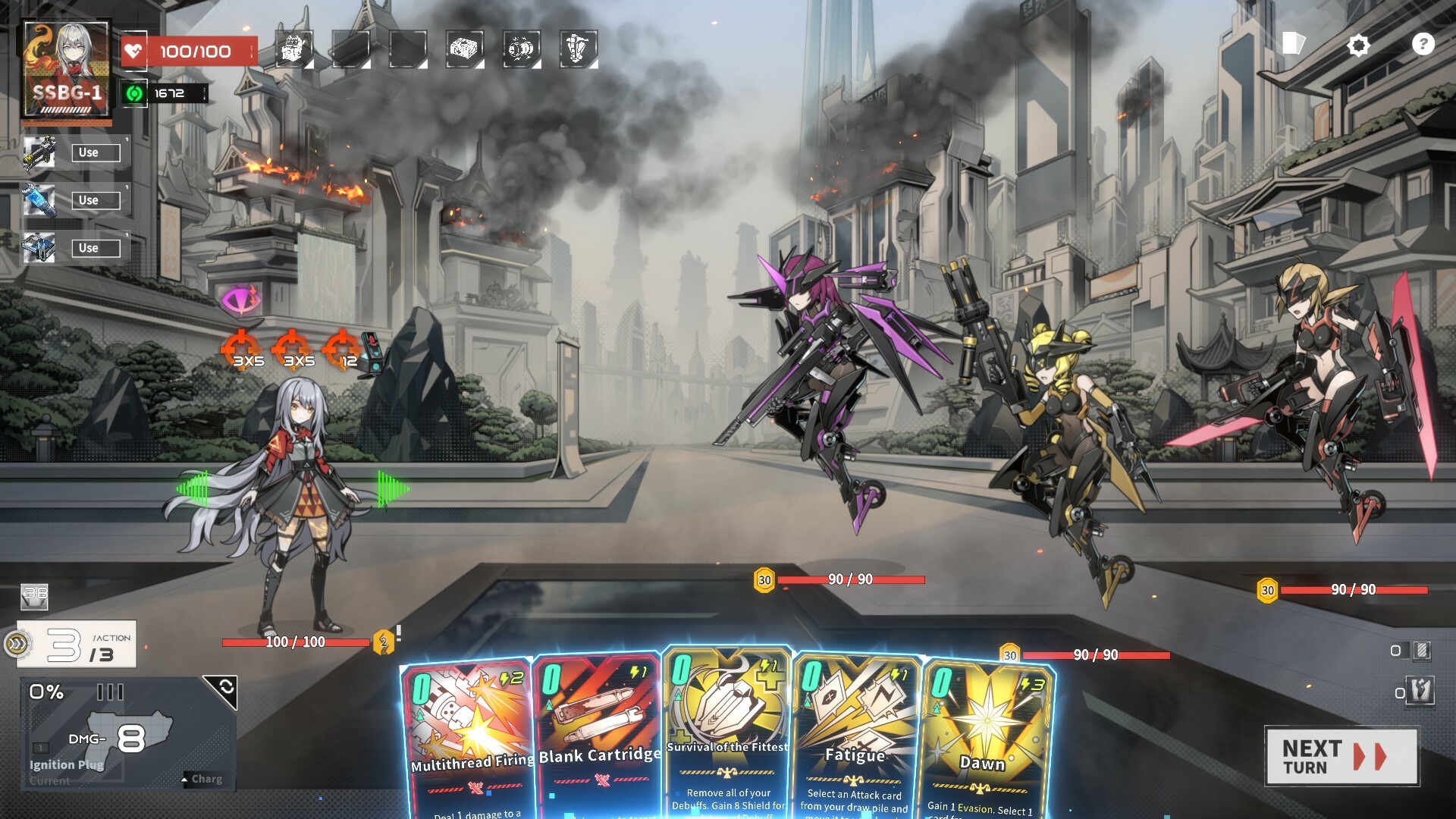Use the blue canister item

click(x=96, y=200)
